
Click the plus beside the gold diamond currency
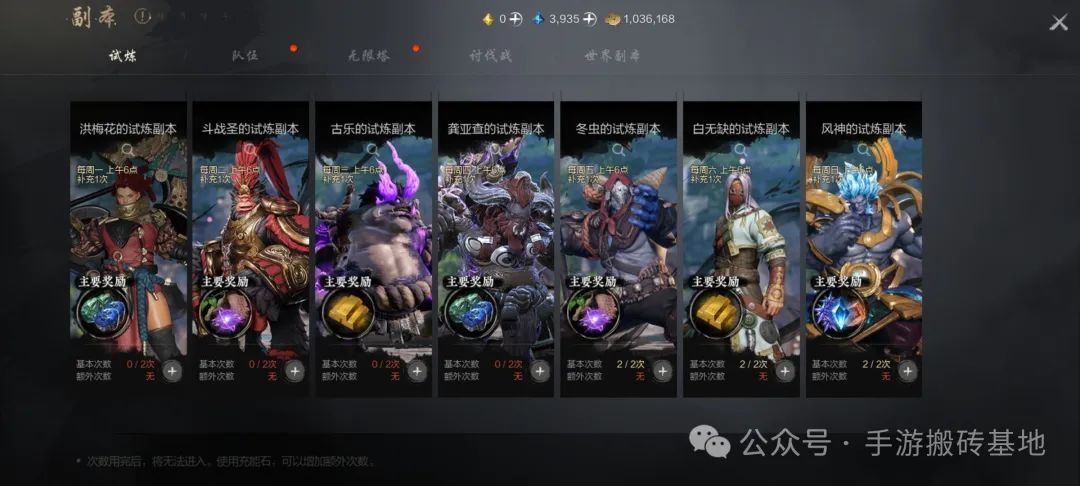(516, 19)
